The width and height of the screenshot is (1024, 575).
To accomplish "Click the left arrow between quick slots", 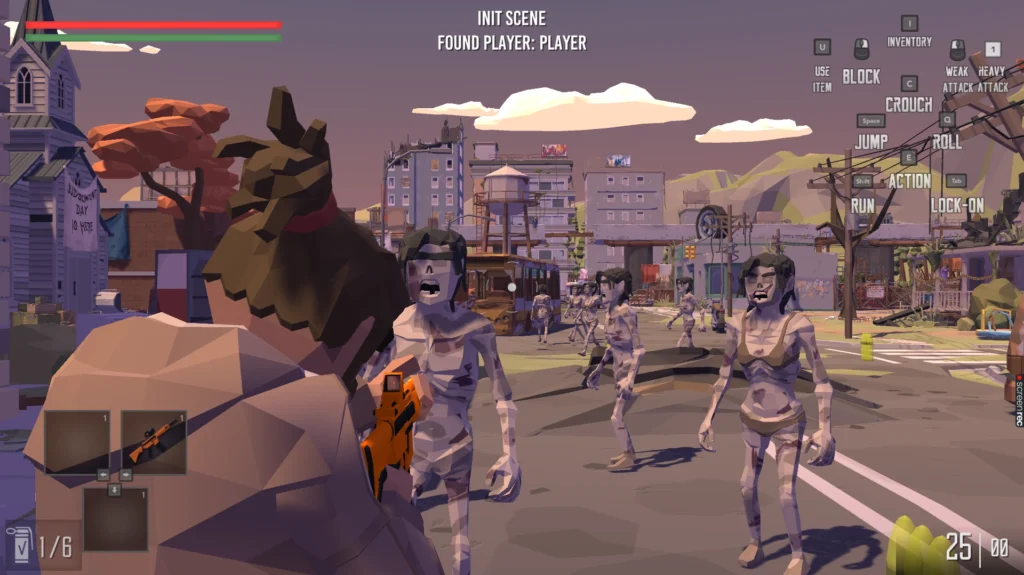I will tap(103, 475).
